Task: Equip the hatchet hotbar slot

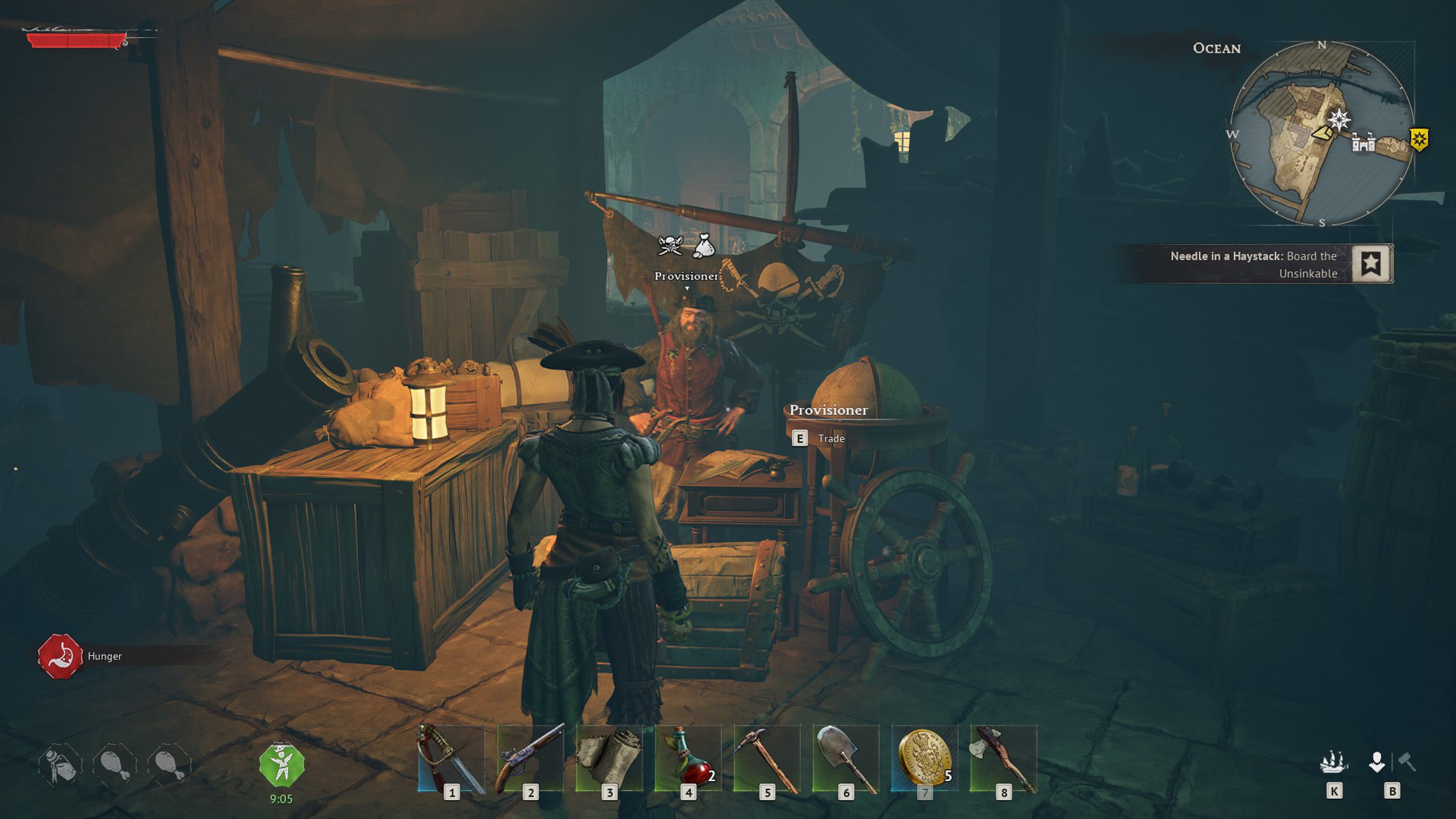Action: tap(1003, 759)
